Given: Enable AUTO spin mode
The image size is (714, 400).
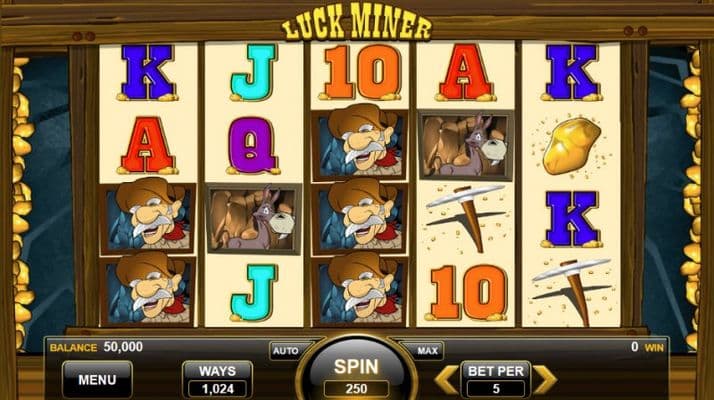Looking at the screenshot, I should [x=284, y=351].
